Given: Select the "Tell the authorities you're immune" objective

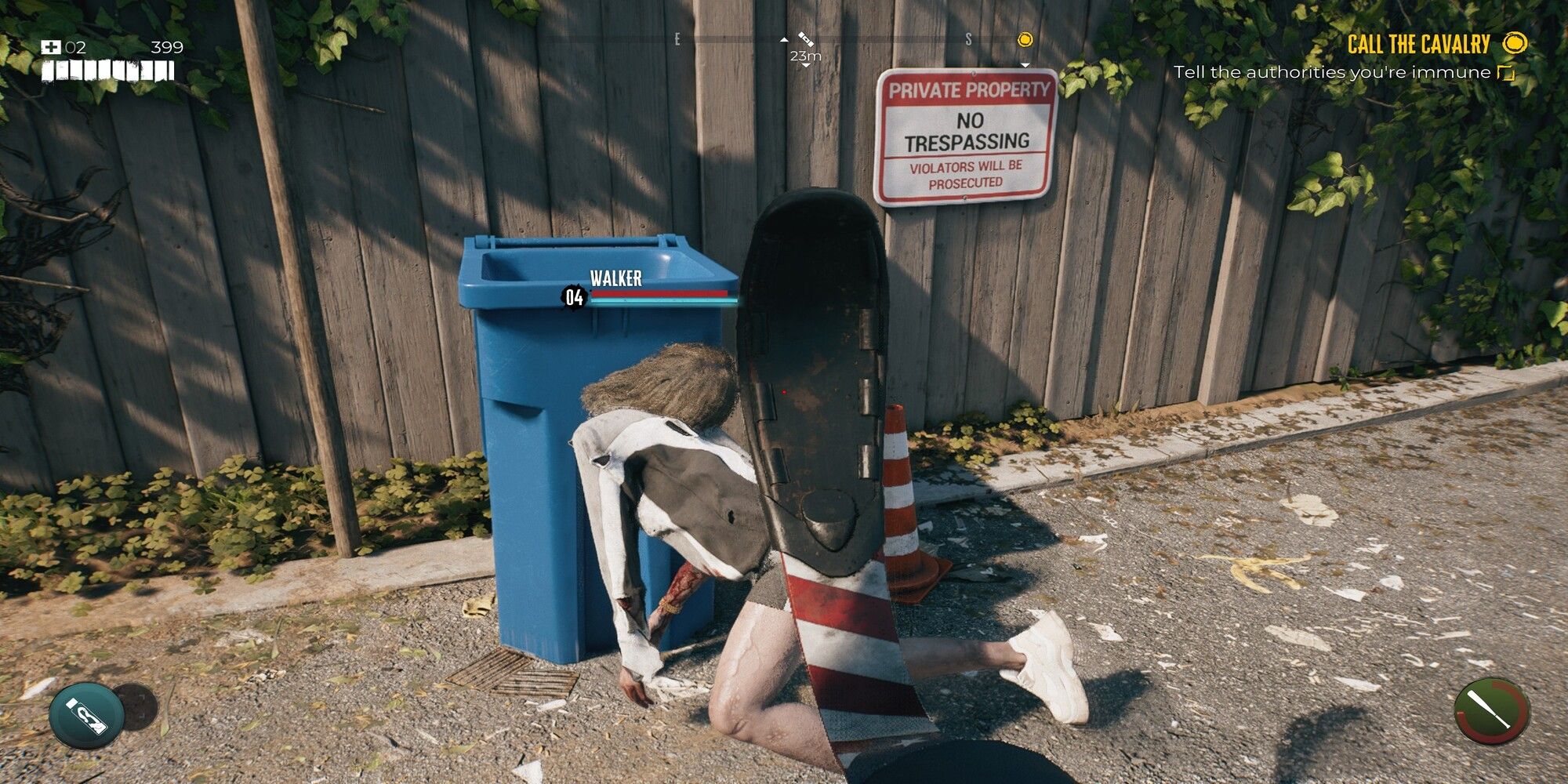Looking at the screenshot, I should pos(1331,73).
